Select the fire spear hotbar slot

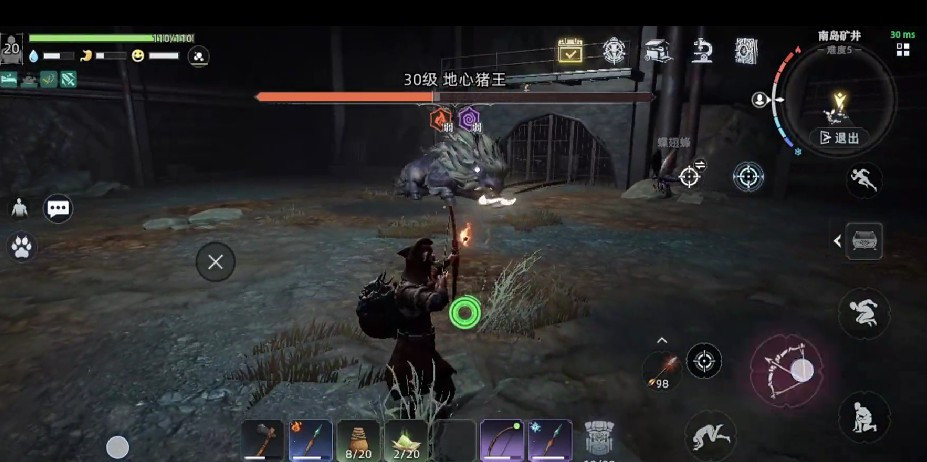(x=310, y=440)
